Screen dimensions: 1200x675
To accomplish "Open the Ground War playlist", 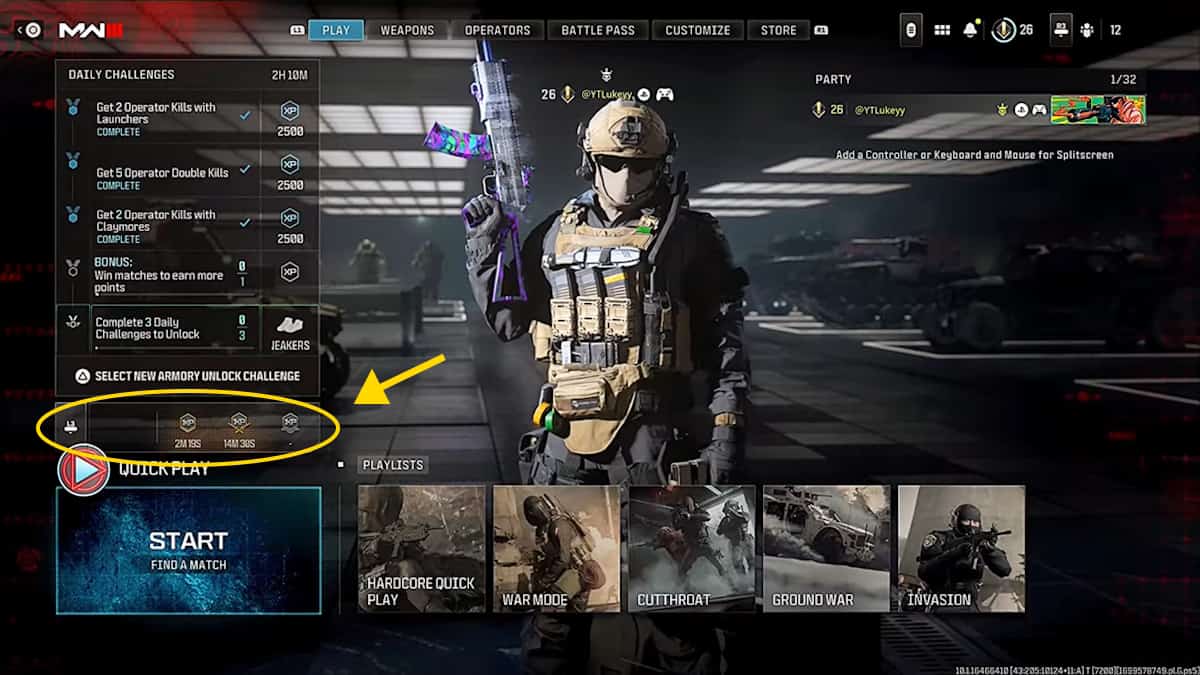I will point(826,548).
